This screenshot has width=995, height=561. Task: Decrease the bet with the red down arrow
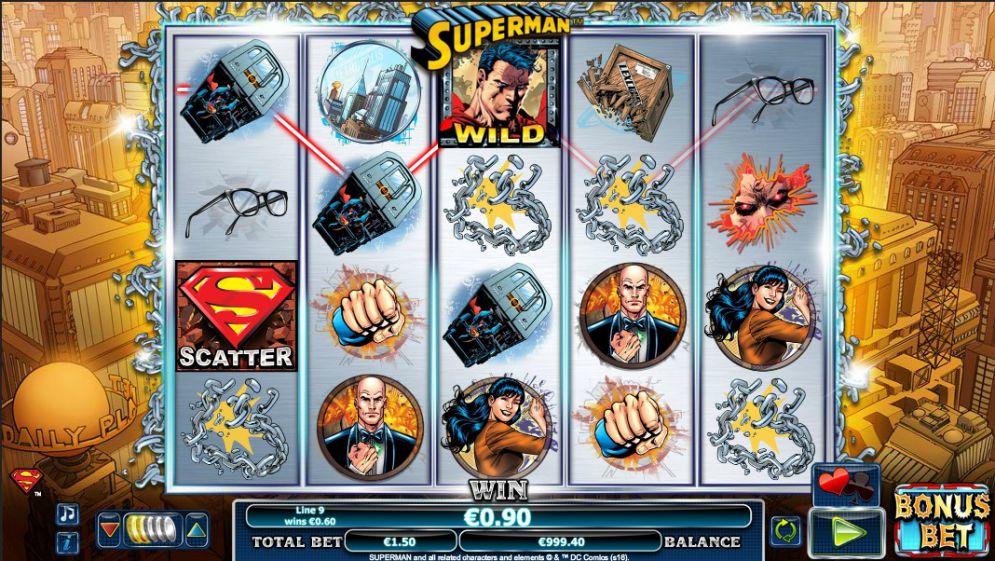click(110, 529)
